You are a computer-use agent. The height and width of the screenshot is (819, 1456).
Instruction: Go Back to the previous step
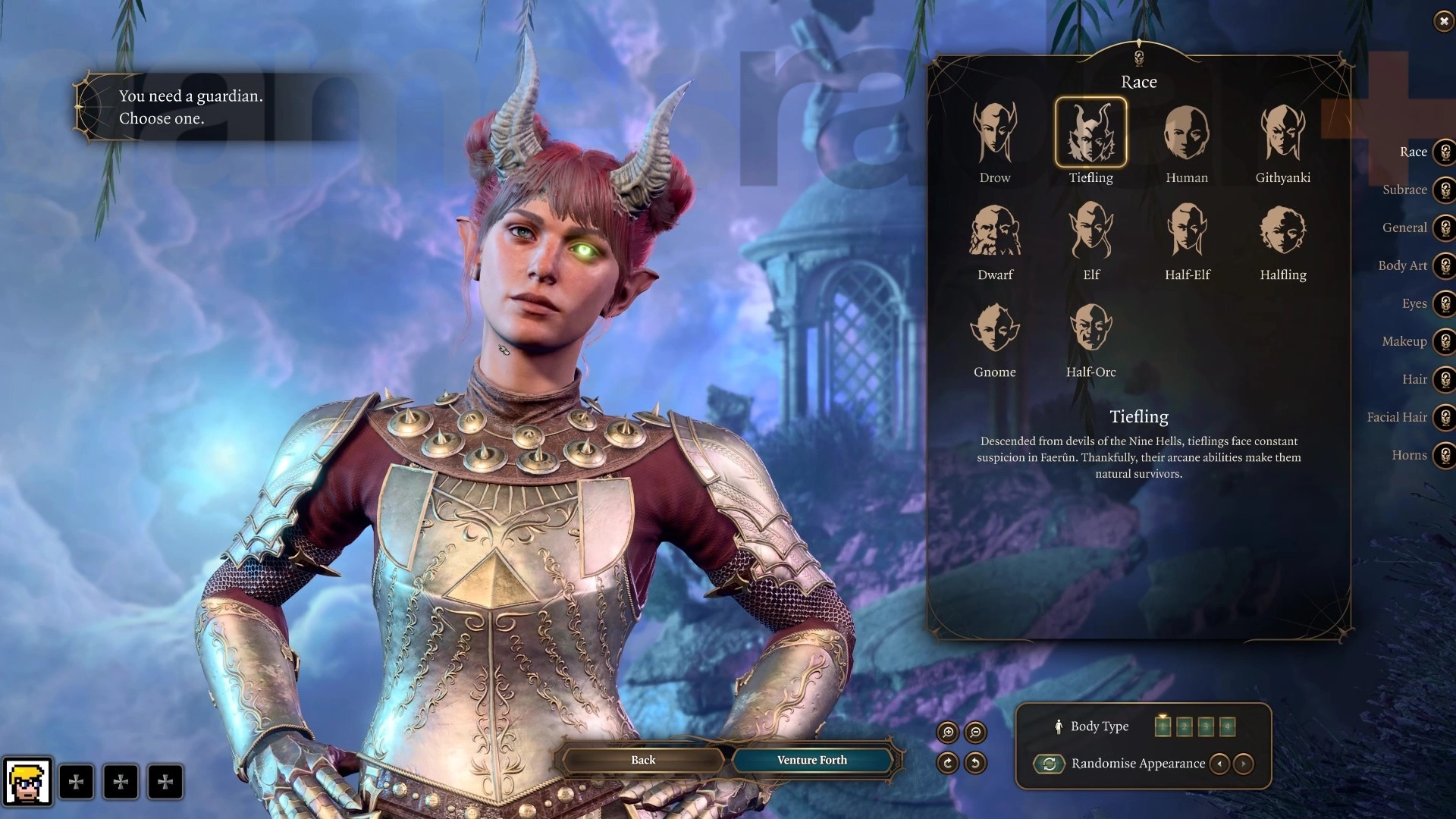click(x=643, y=760)
